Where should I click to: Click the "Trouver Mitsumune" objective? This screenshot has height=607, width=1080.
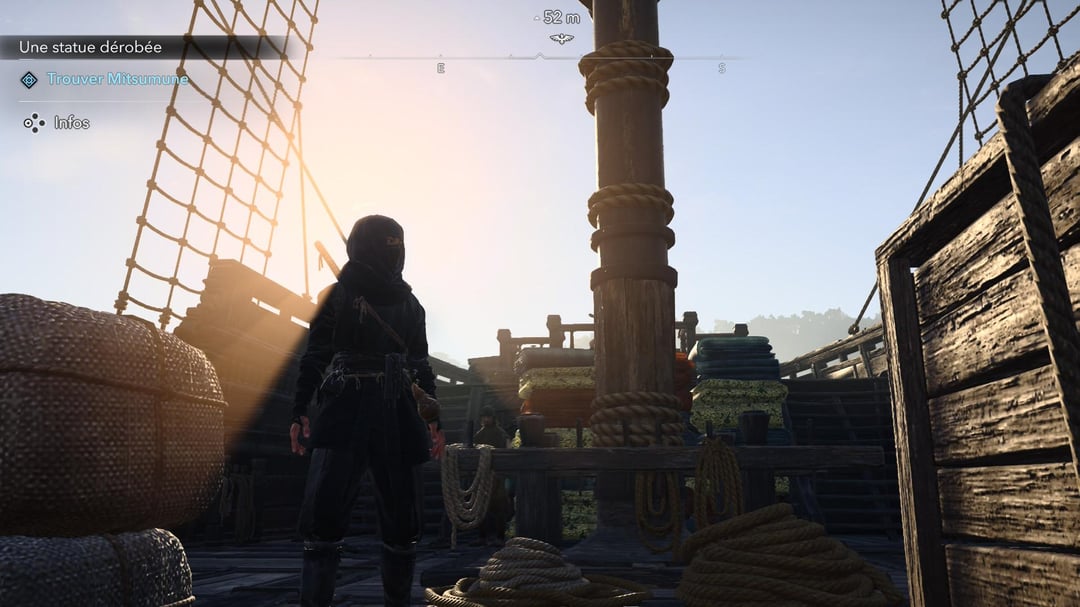pos(117,79)
